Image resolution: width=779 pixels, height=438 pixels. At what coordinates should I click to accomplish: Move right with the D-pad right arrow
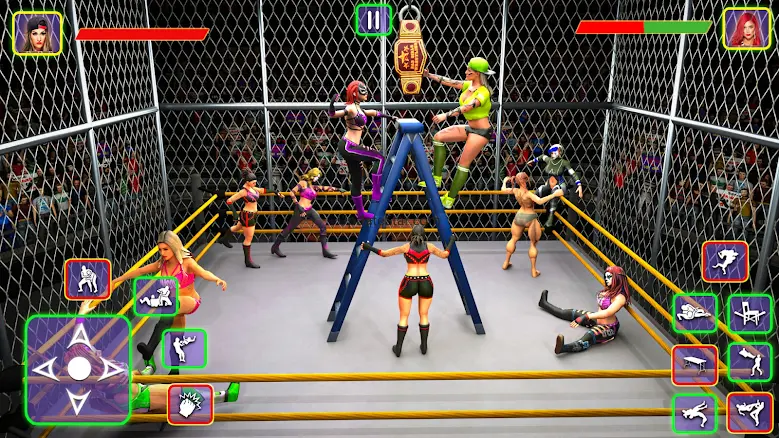[110, 369]
